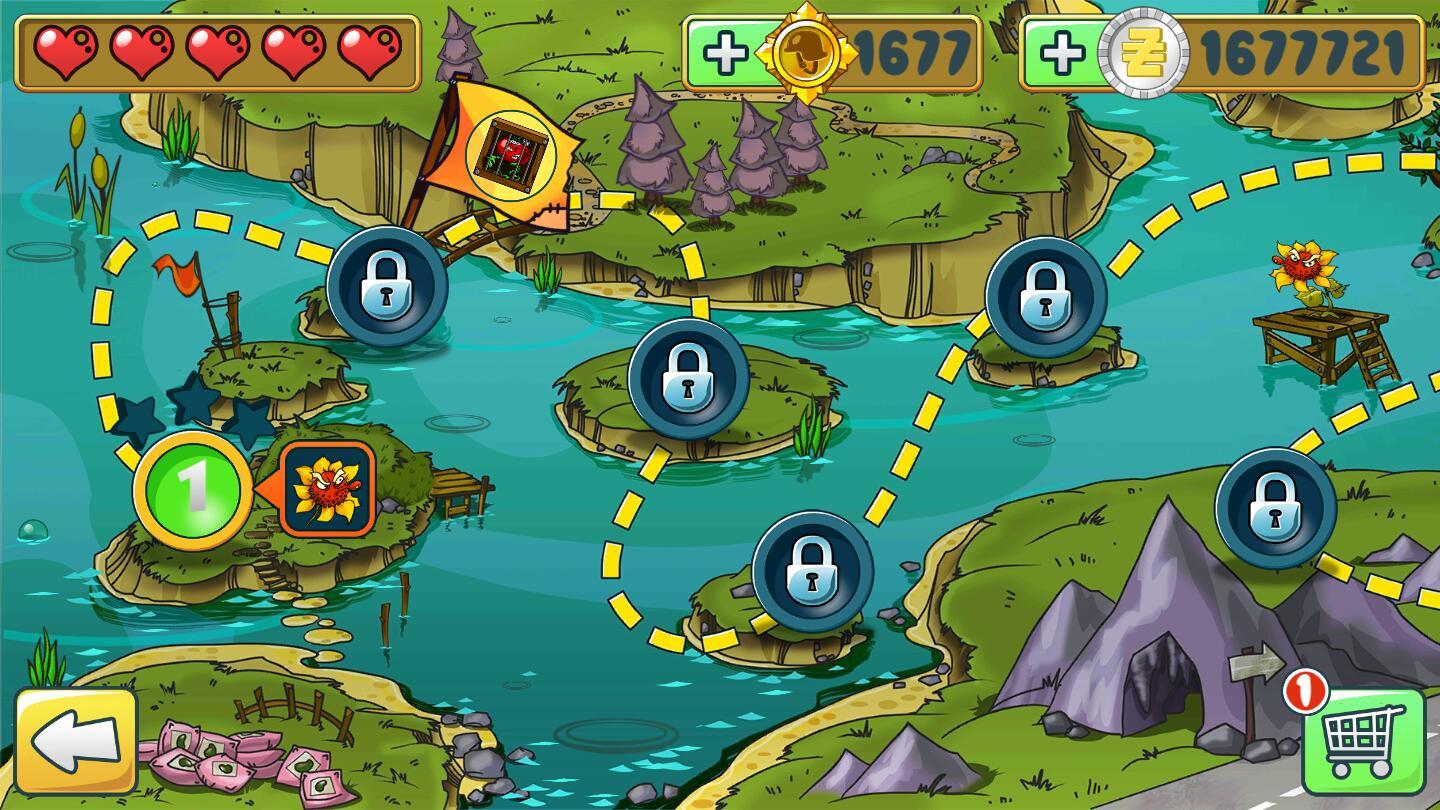Go back using the yellow arrow button
1440x810 pixels.
[76, 741]
